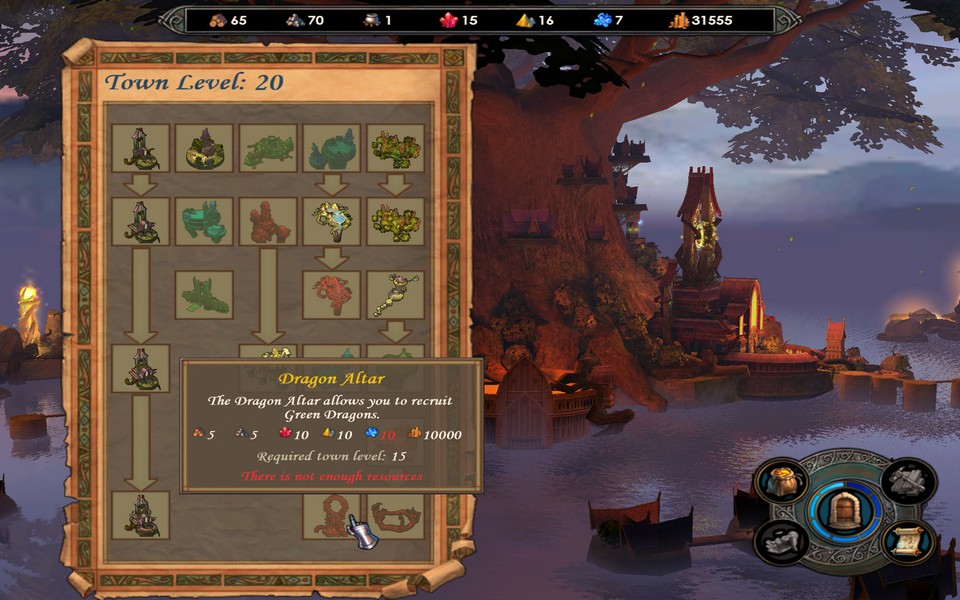Pick the teal domed building tile
The image size is (960, 600).
pyautogui.click(x=332, y=148)
